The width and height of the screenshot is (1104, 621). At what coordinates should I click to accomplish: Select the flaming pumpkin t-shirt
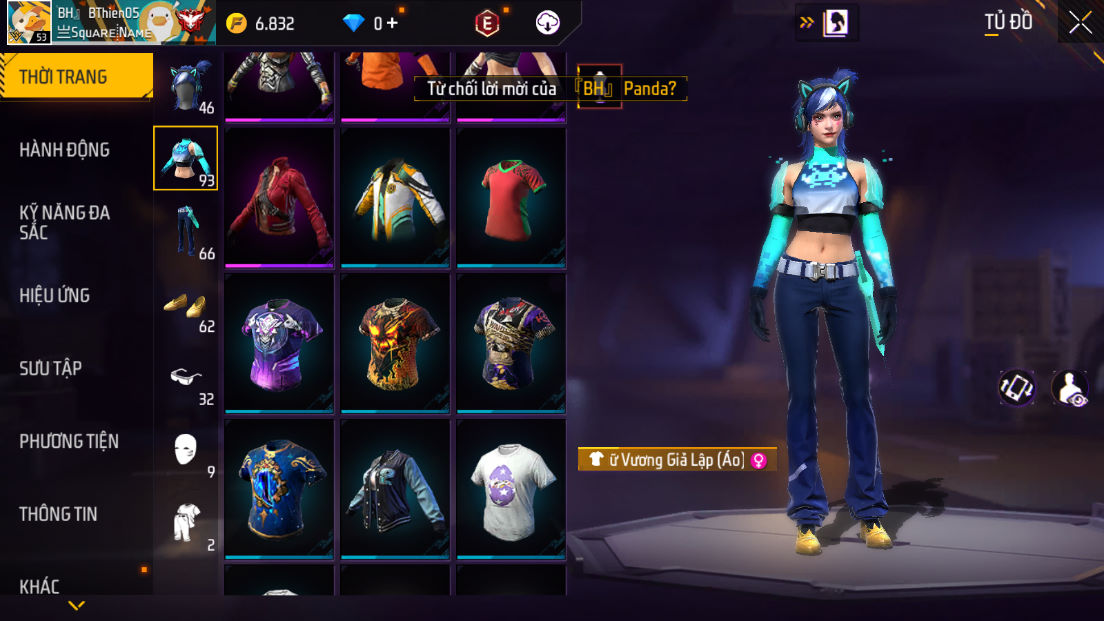395,343
